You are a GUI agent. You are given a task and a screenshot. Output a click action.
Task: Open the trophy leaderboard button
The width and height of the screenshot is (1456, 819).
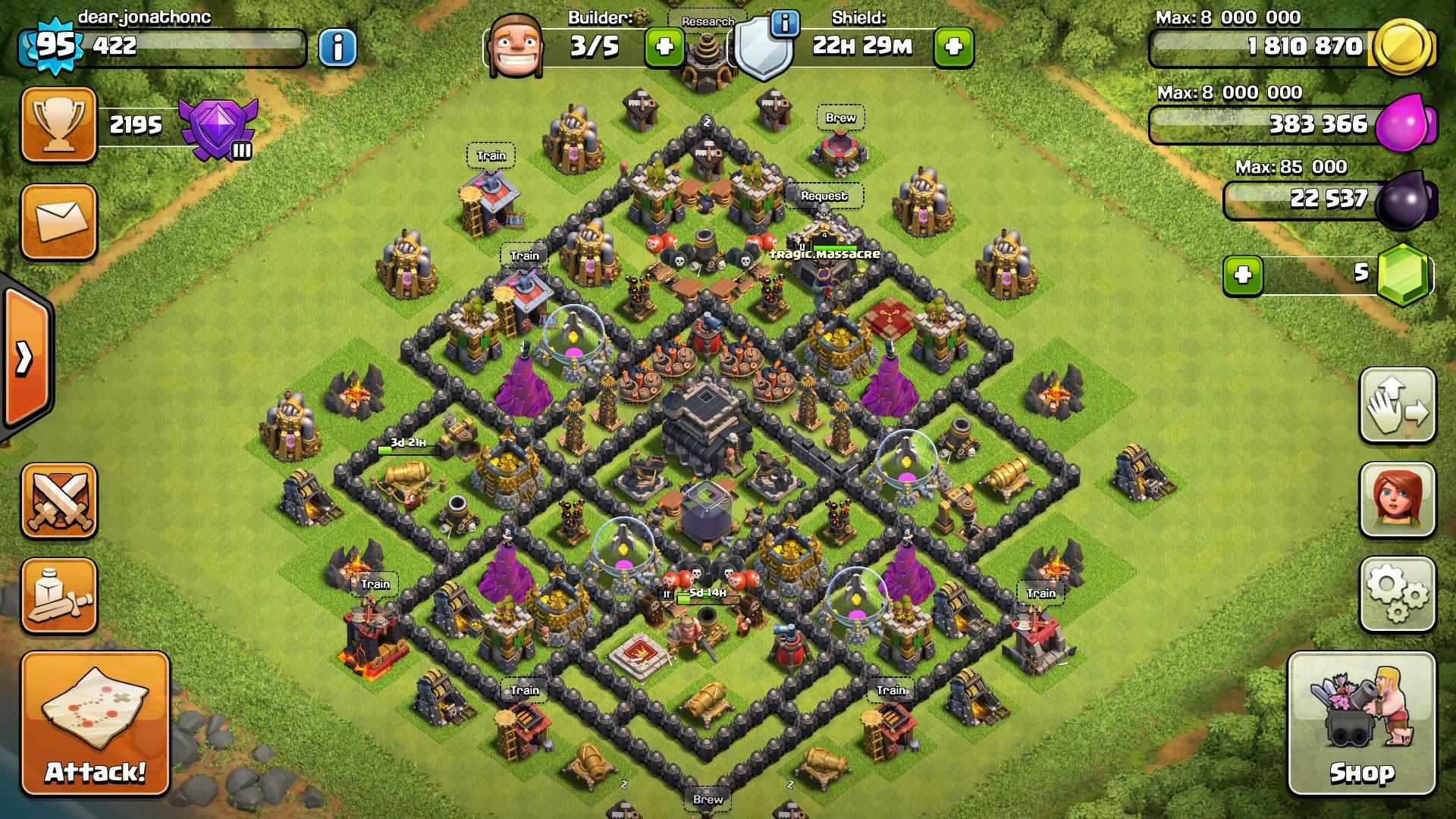pos(59,124)
